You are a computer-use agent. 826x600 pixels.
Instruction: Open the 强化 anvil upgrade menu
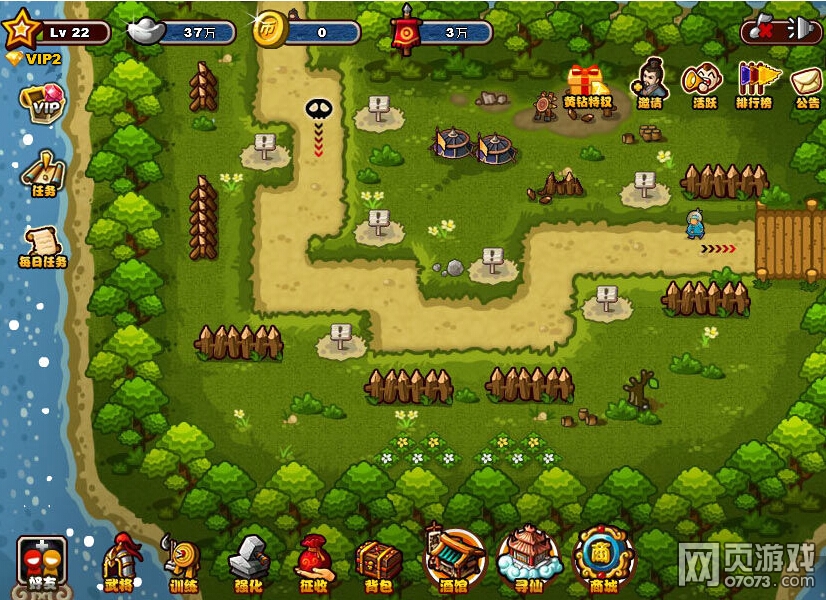(x=249, y=561)
